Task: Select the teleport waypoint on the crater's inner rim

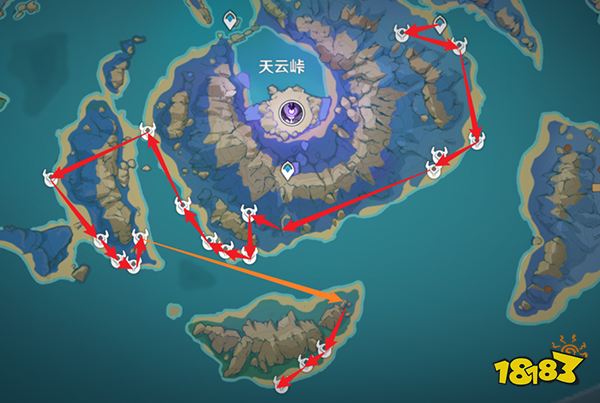Action: point(288,171)
